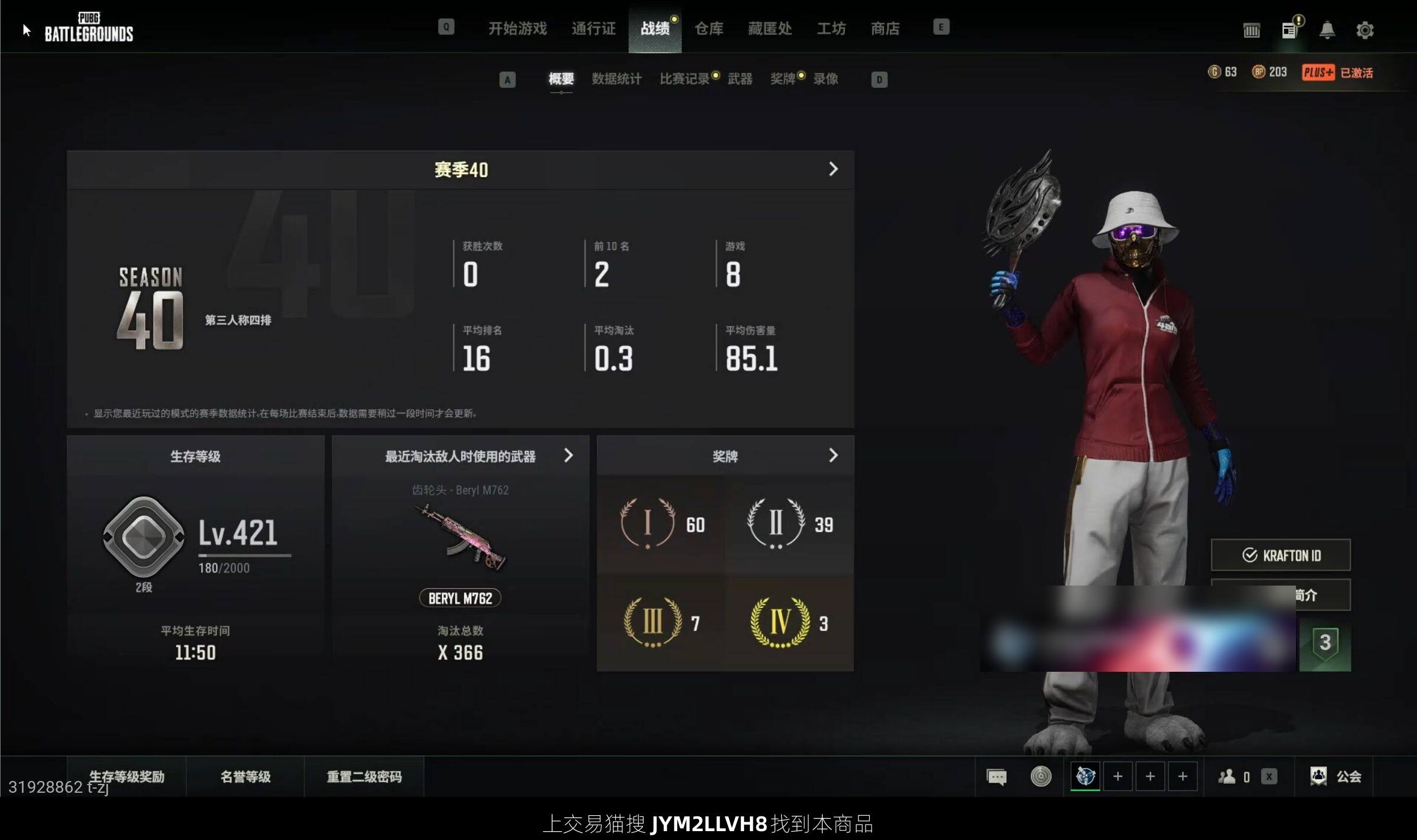
Task: Open the 仓库 inventory tab
Action: (708, 28)
